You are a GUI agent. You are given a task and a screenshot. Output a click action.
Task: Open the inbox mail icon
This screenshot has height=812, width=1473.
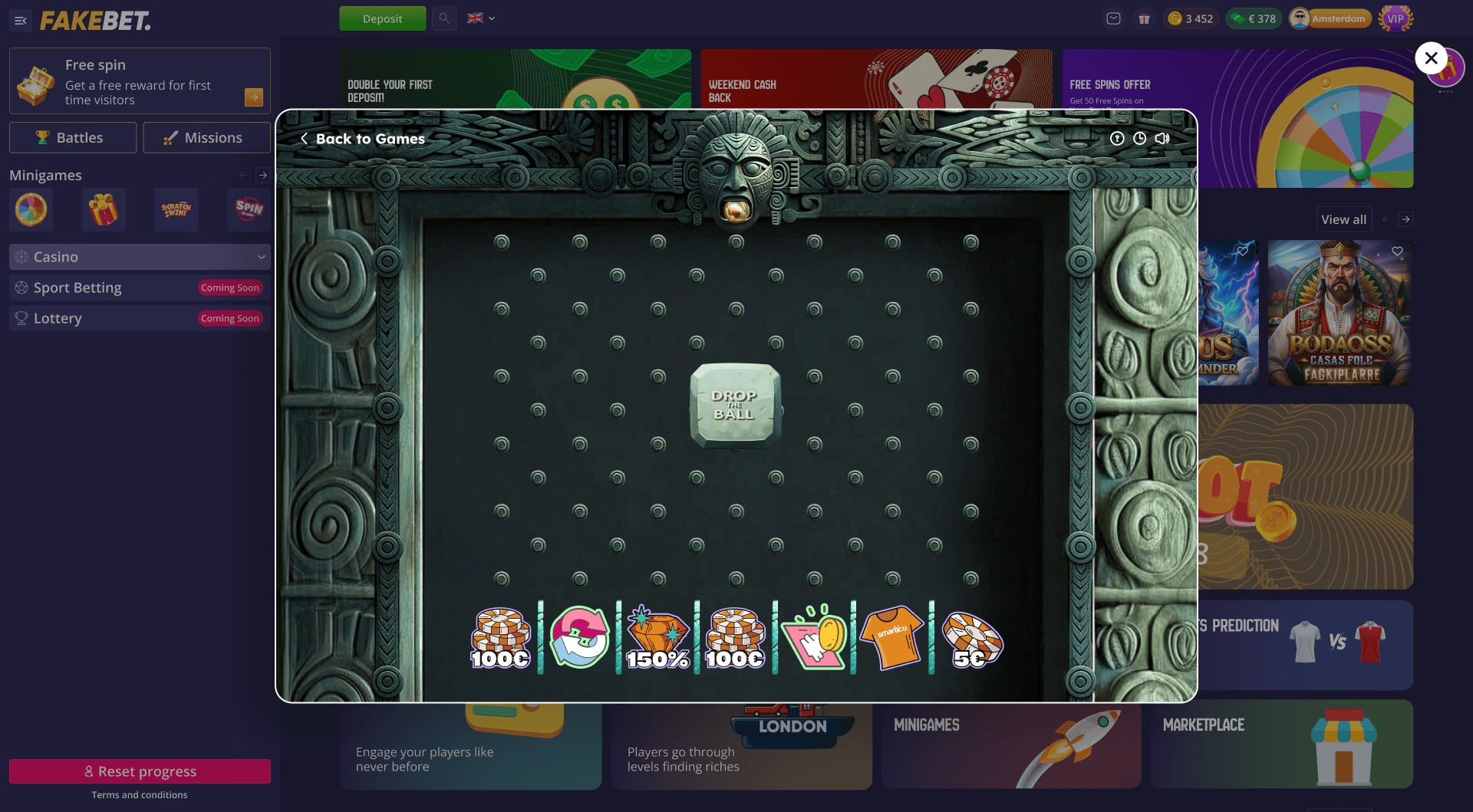(x=1113, y=18)
